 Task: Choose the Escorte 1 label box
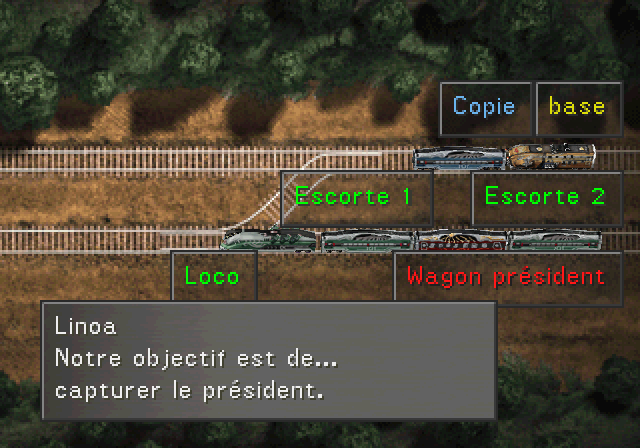point(355,196)
